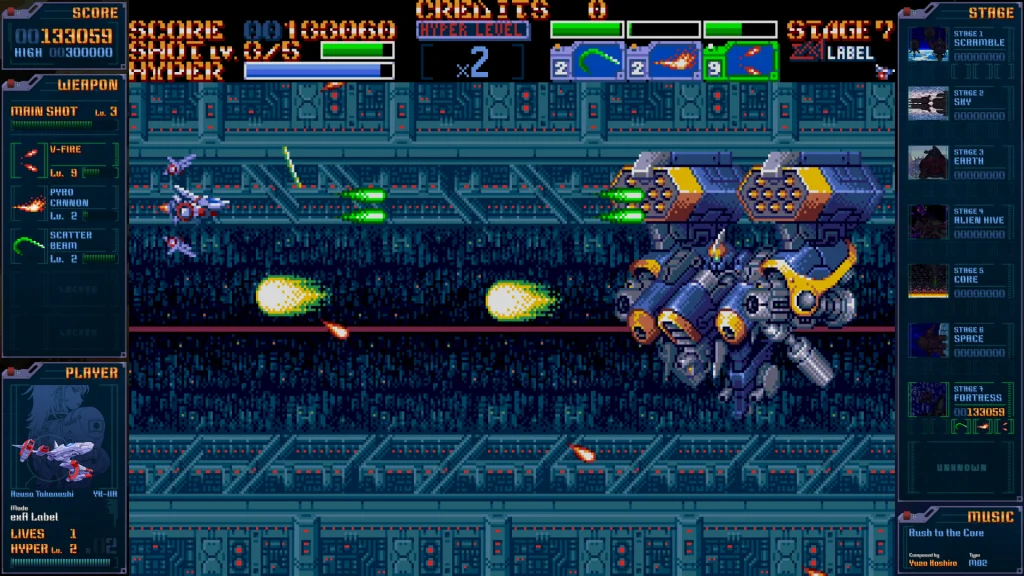1024x576 pixels.
Task: Open the Stage 5 Core thumbnail
Action: [928, 281]
